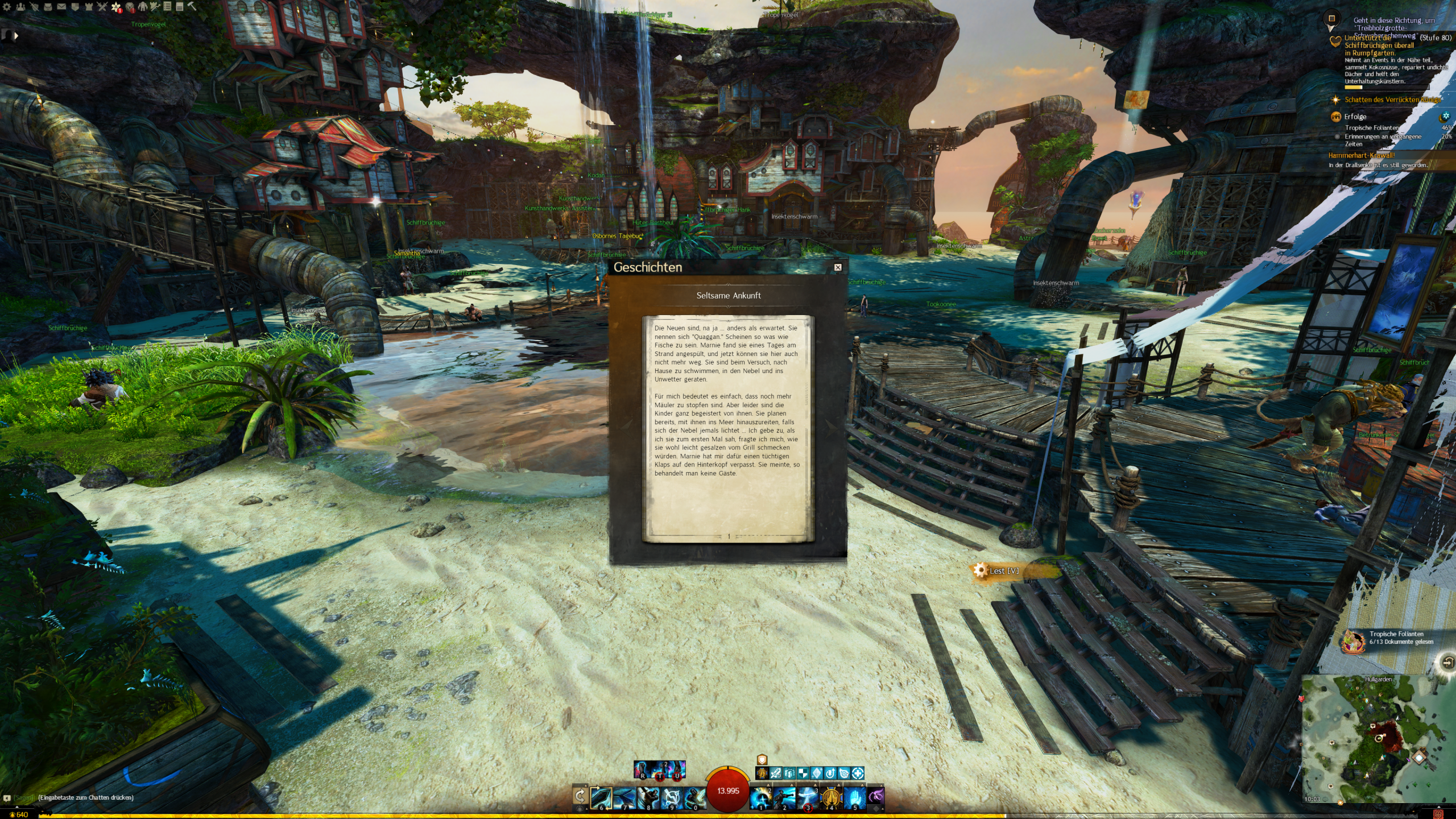The image size is (1456, 819).
Task: Click the weapon swap arrows button
Action: [580, 796]
